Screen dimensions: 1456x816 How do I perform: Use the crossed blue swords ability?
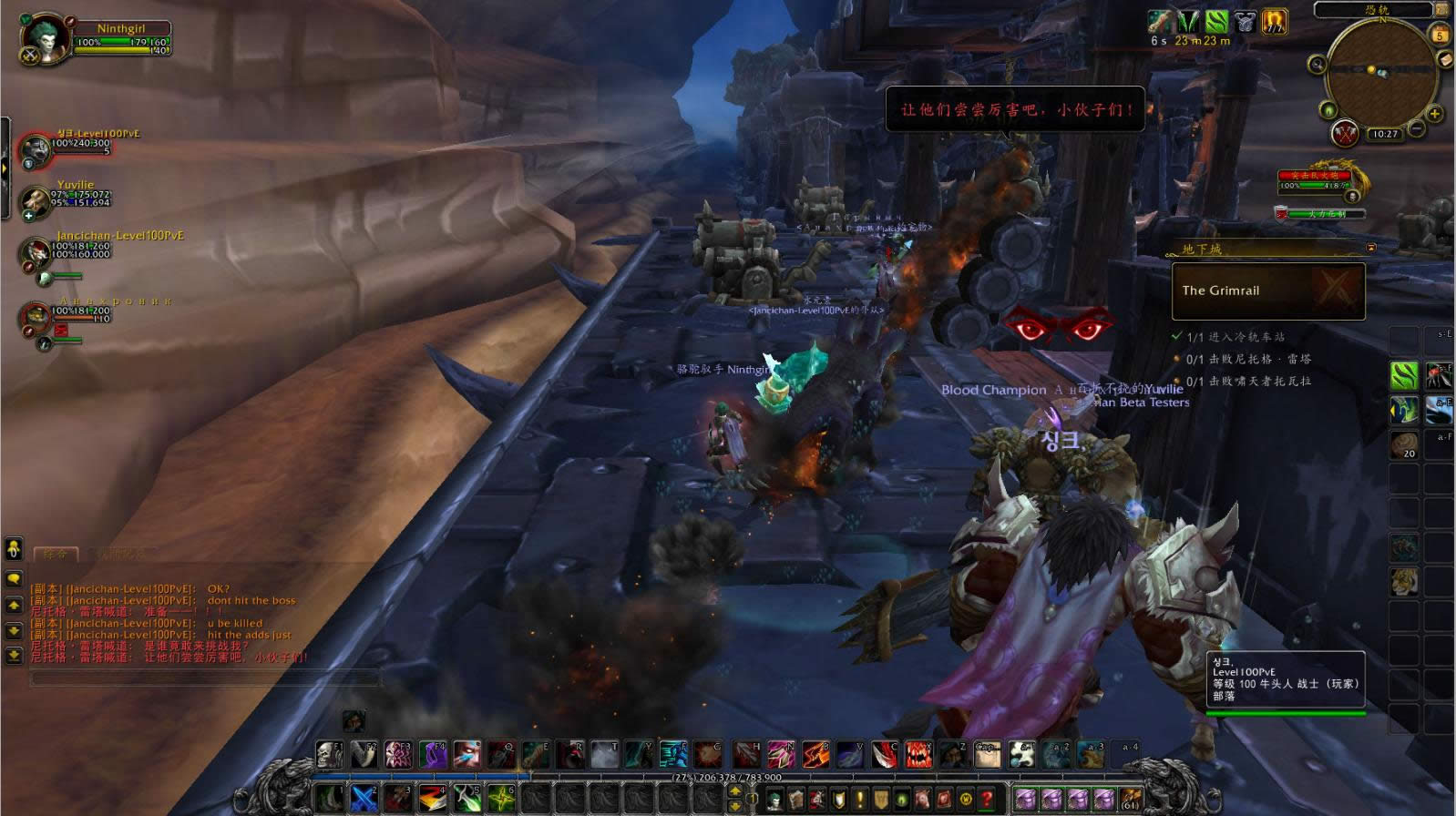(364, 799)
